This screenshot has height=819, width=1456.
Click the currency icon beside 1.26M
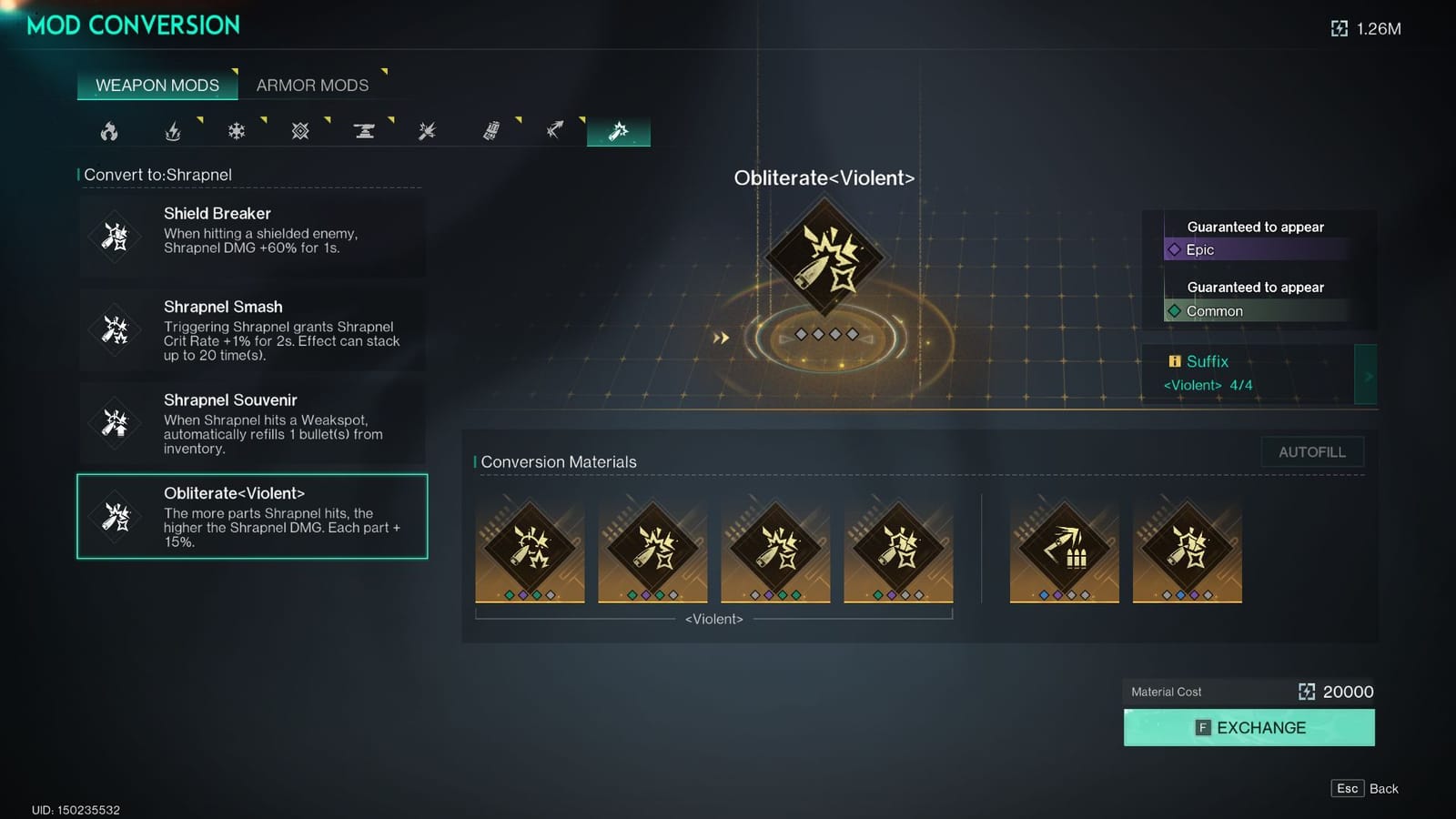point(1338,28)
